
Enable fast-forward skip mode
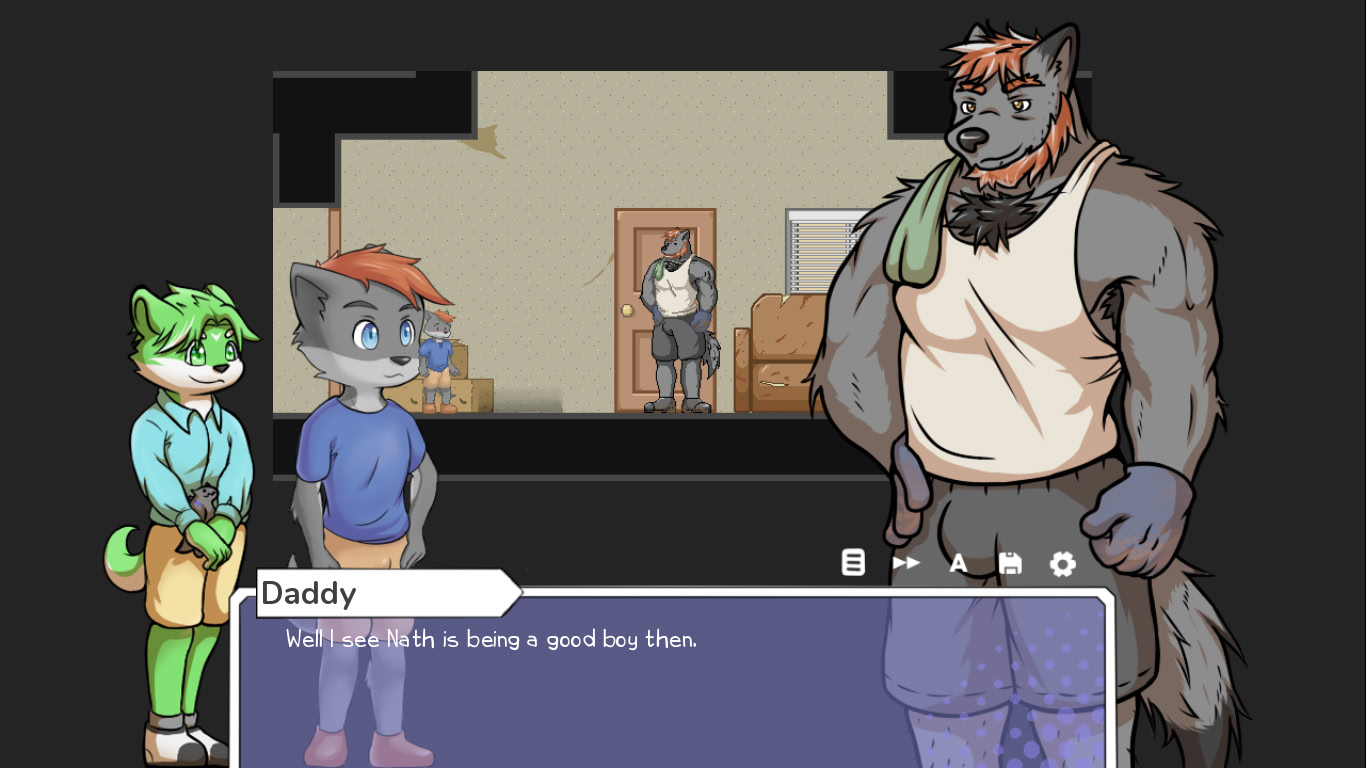pos(907,563)
